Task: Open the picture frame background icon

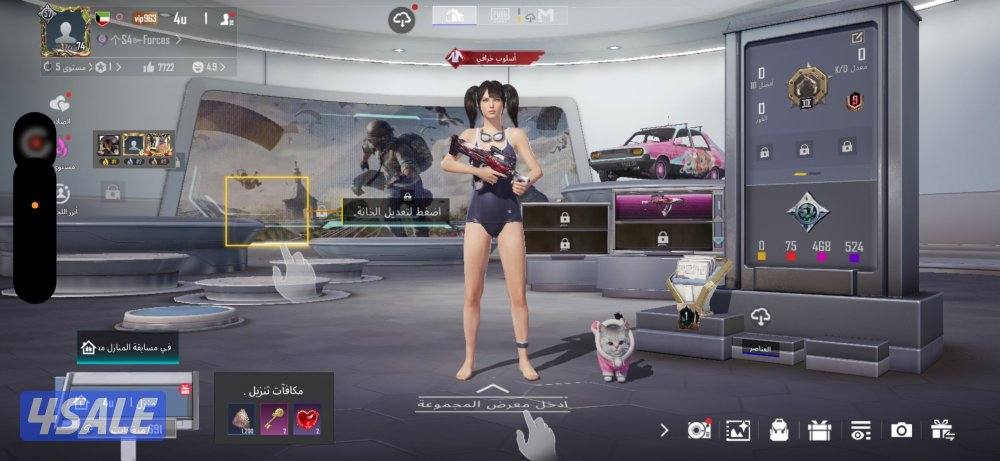Action: tap(738, 430)
